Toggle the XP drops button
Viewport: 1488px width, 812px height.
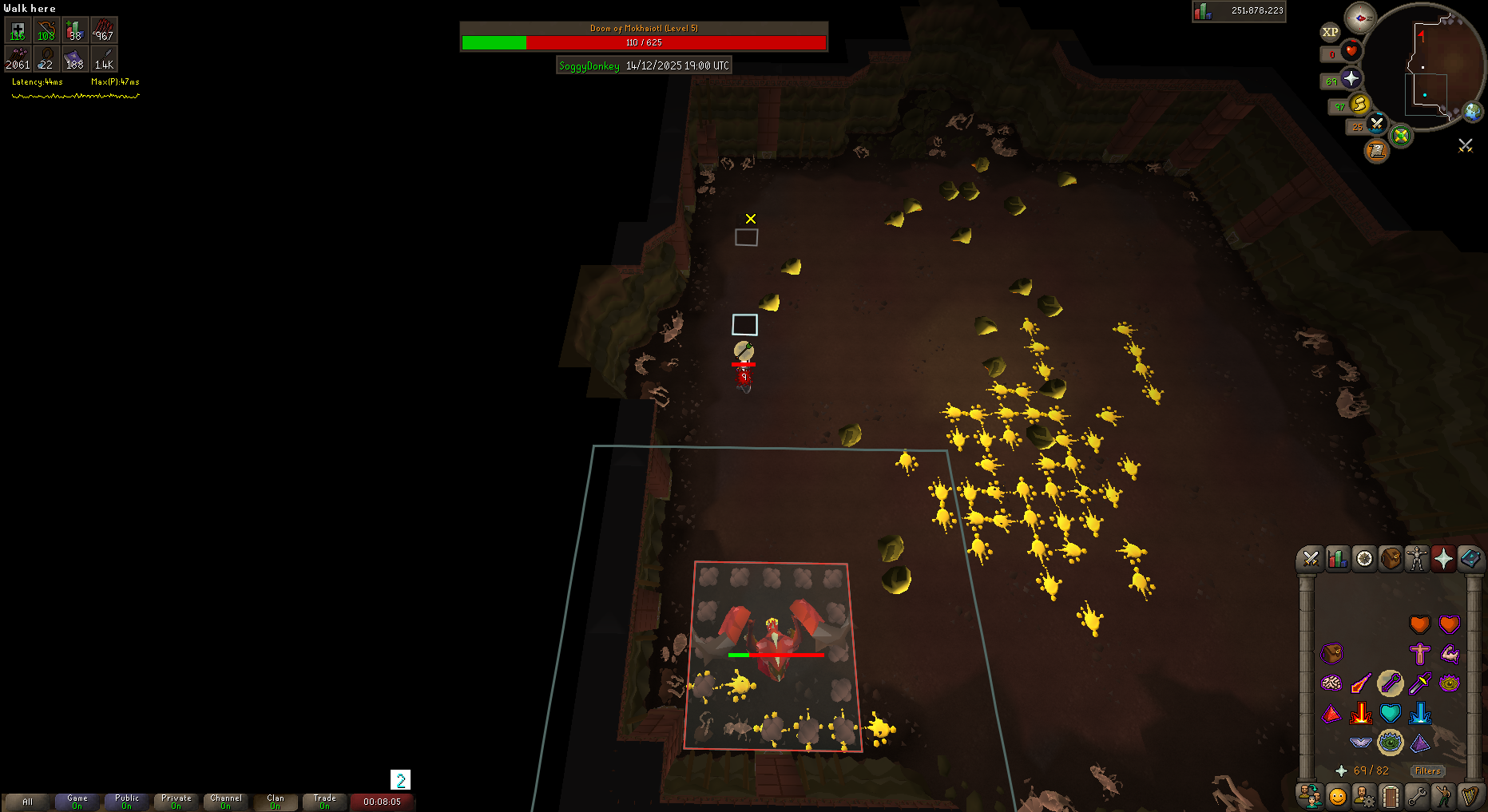click(x=1330, y=32)
